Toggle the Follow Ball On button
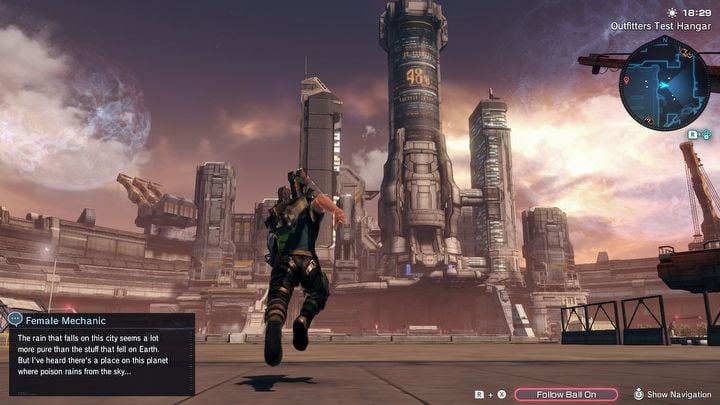This screenshot has width=720, height=405. 566,394
